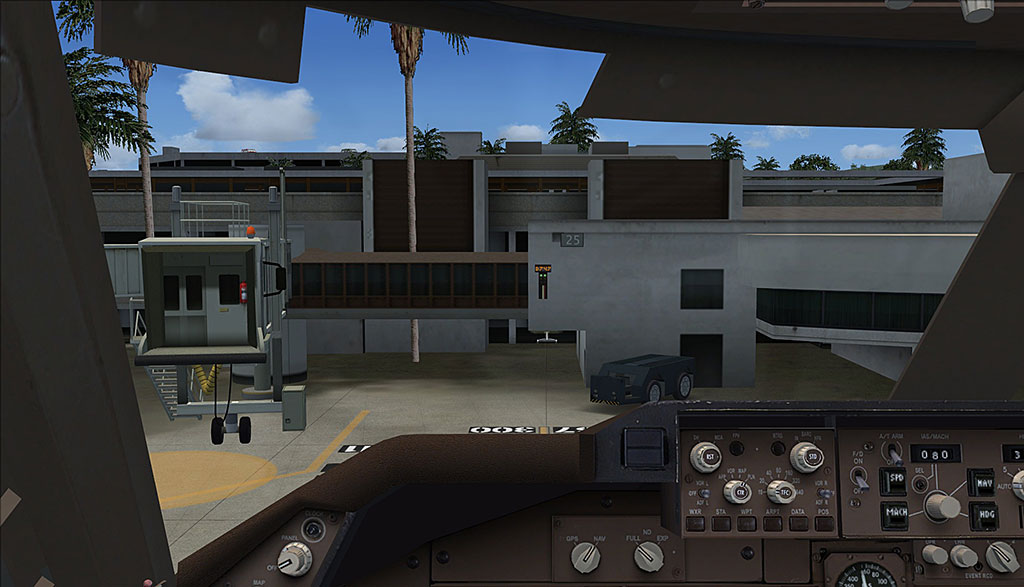
Task: Toggle the WPT waypoints button
Action: pos(746,524)
